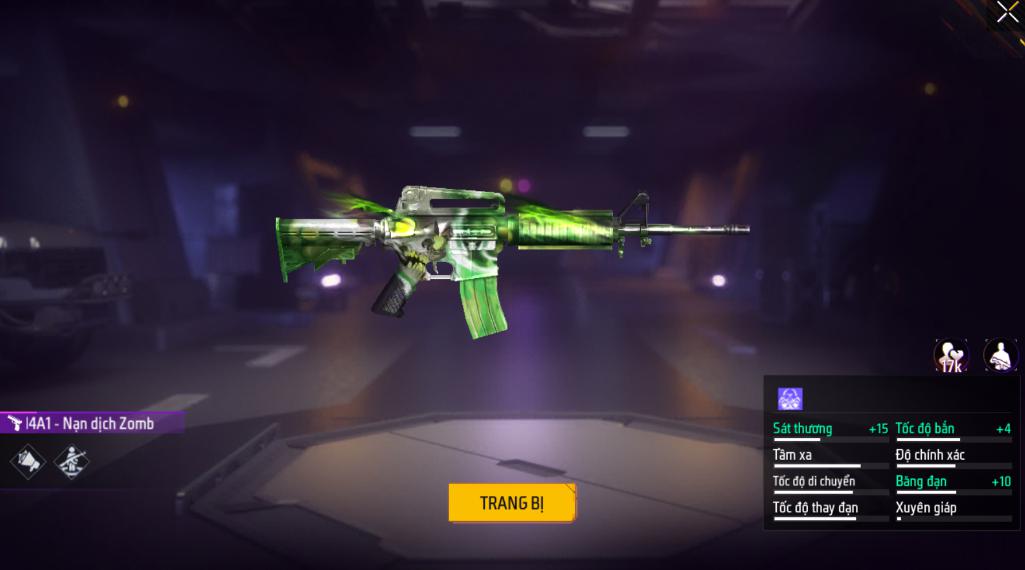Open the character holding rifle preview icon
Image resolution: width=1025 pixels, height=570 pixels.
1000,355
